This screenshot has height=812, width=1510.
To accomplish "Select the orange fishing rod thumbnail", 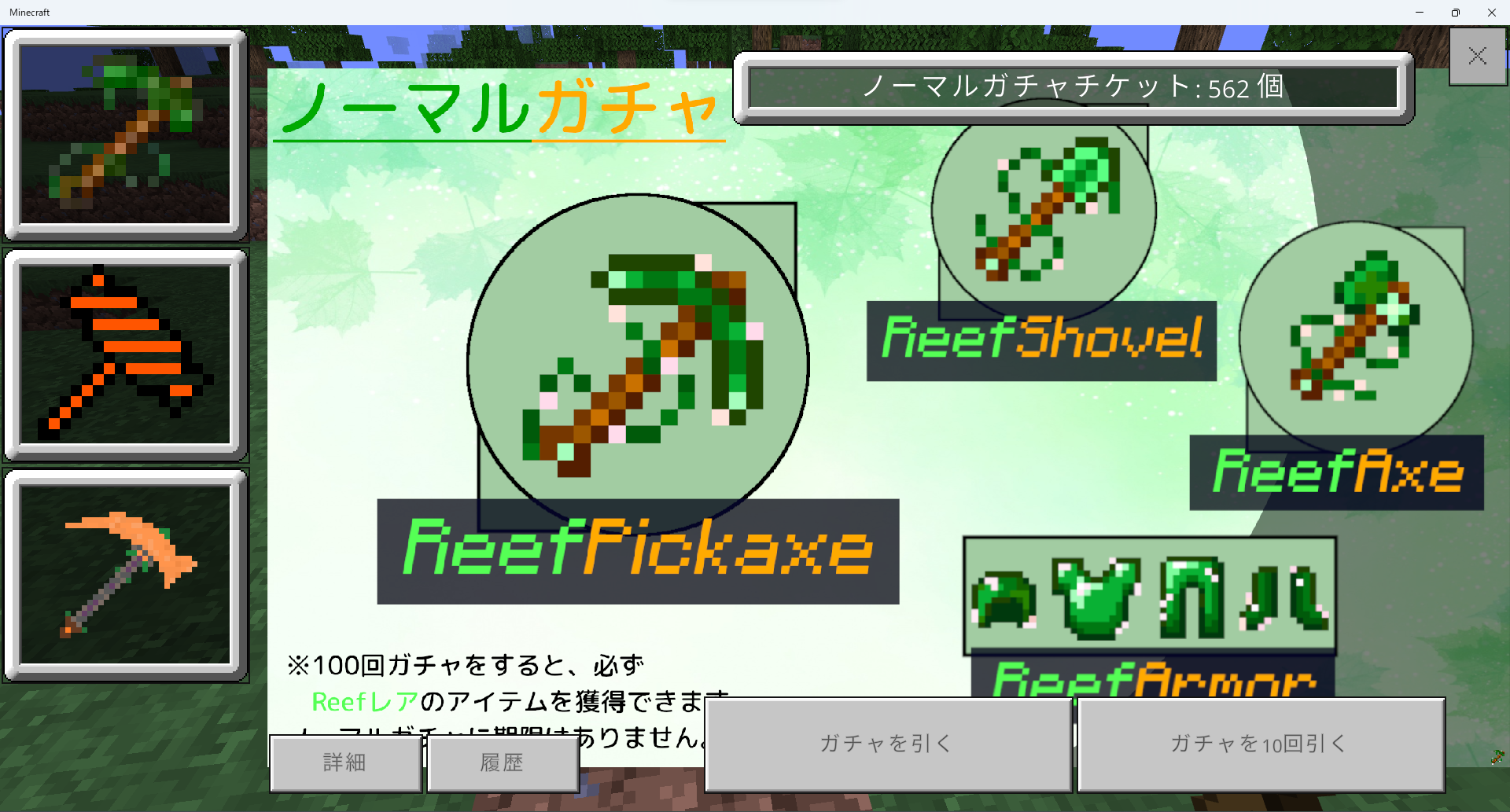I will [x=126, y=355].
